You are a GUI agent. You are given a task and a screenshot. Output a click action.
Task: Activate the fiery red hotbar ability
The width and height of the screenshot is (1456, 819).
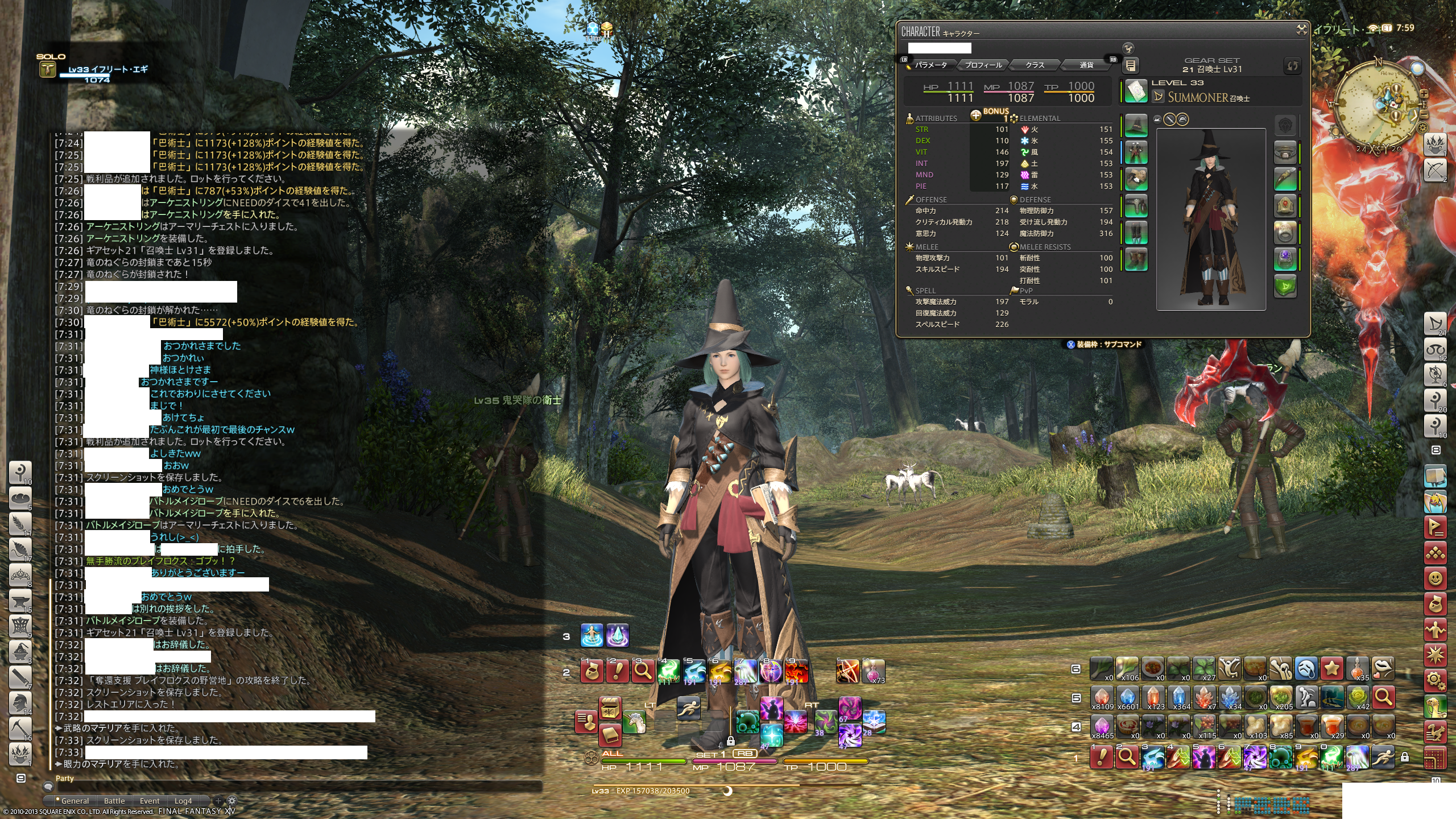(x=796, y=671)
